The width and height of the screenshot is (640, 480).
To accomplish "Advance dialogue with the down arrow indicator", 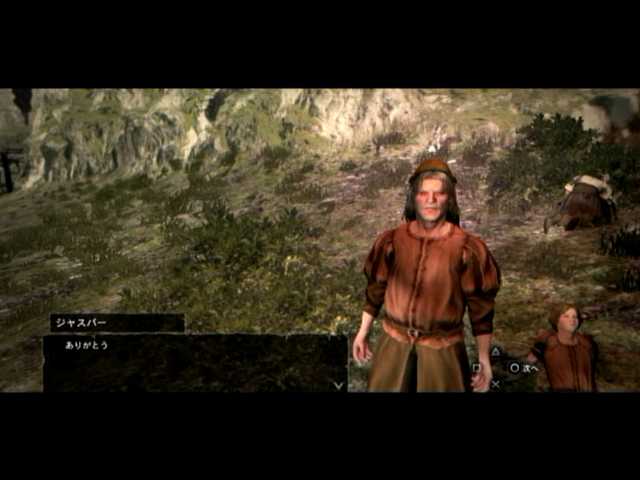I will click(x=338, y=384).
